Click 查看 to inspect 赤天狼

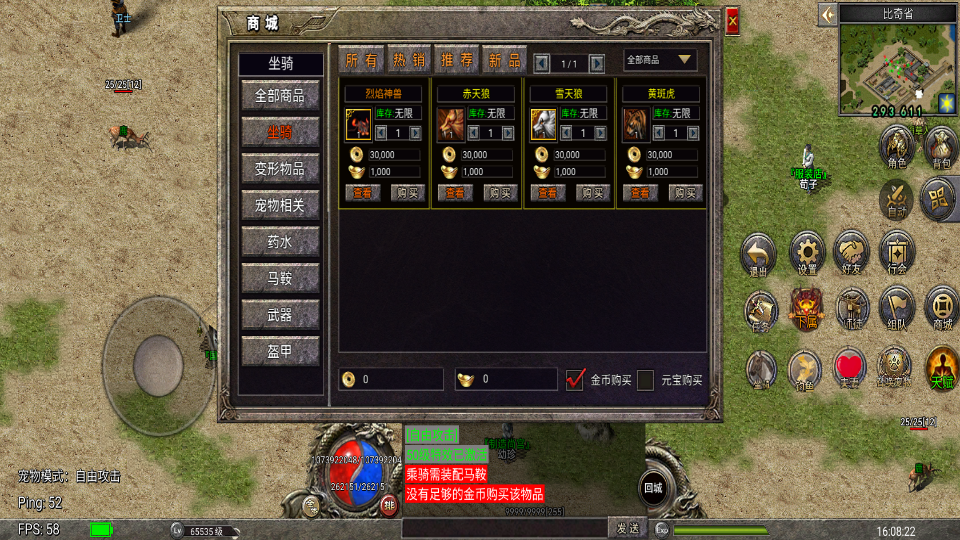[x=455, y=193]
